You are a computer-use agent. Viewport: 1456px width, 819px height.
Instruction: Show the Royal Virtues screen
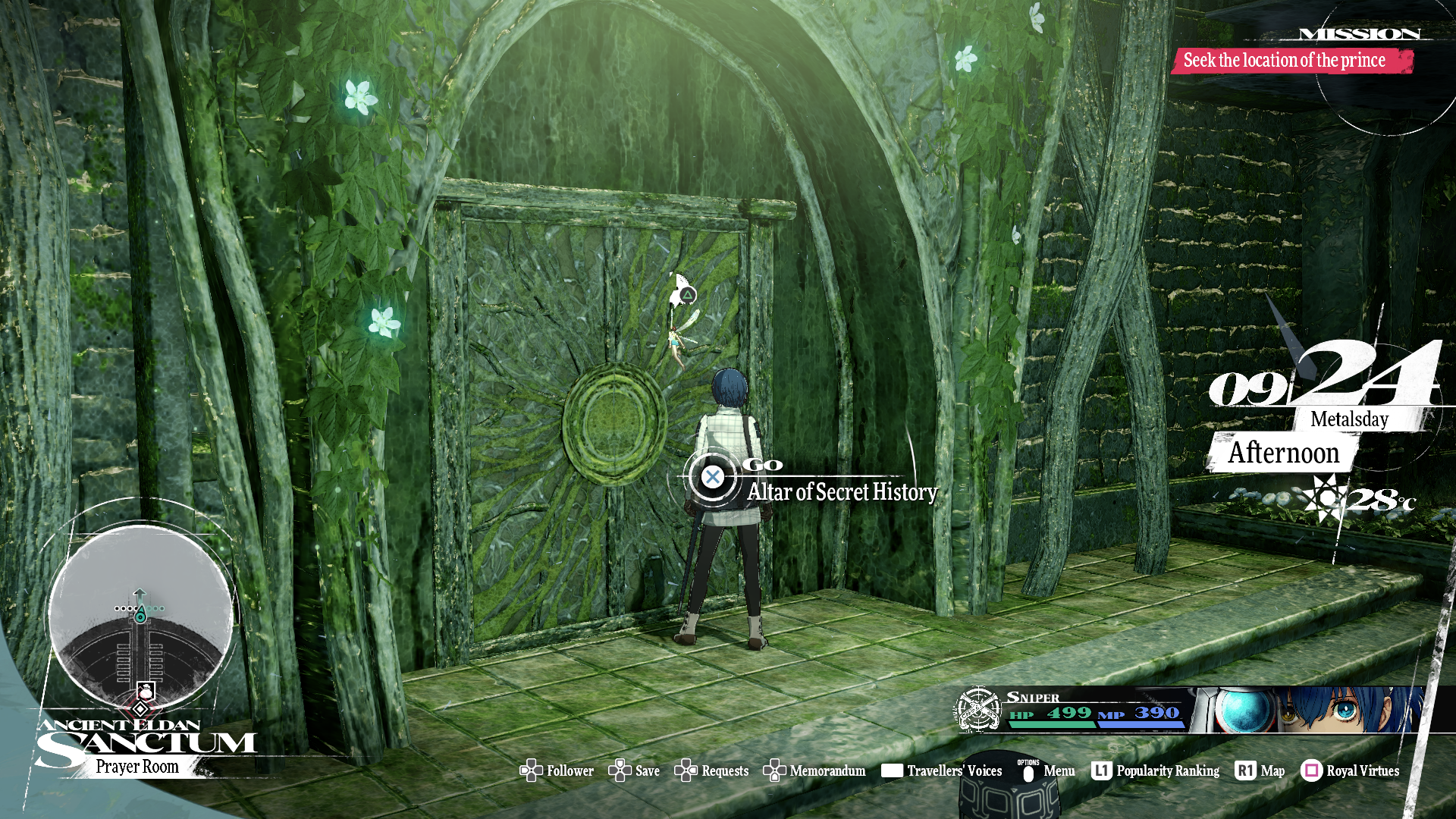point(1351,771)
